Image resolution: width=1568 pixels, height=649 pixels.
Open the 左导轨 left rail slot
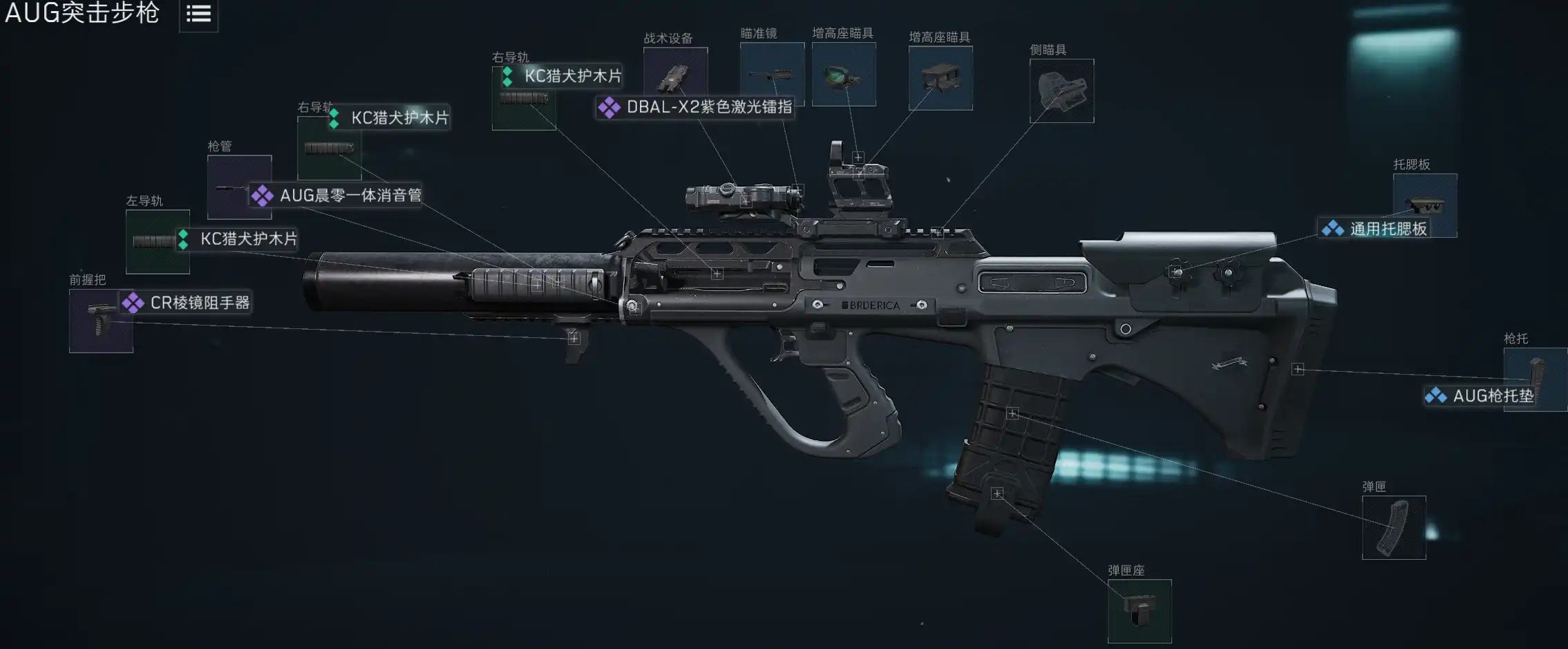(158, 241)
